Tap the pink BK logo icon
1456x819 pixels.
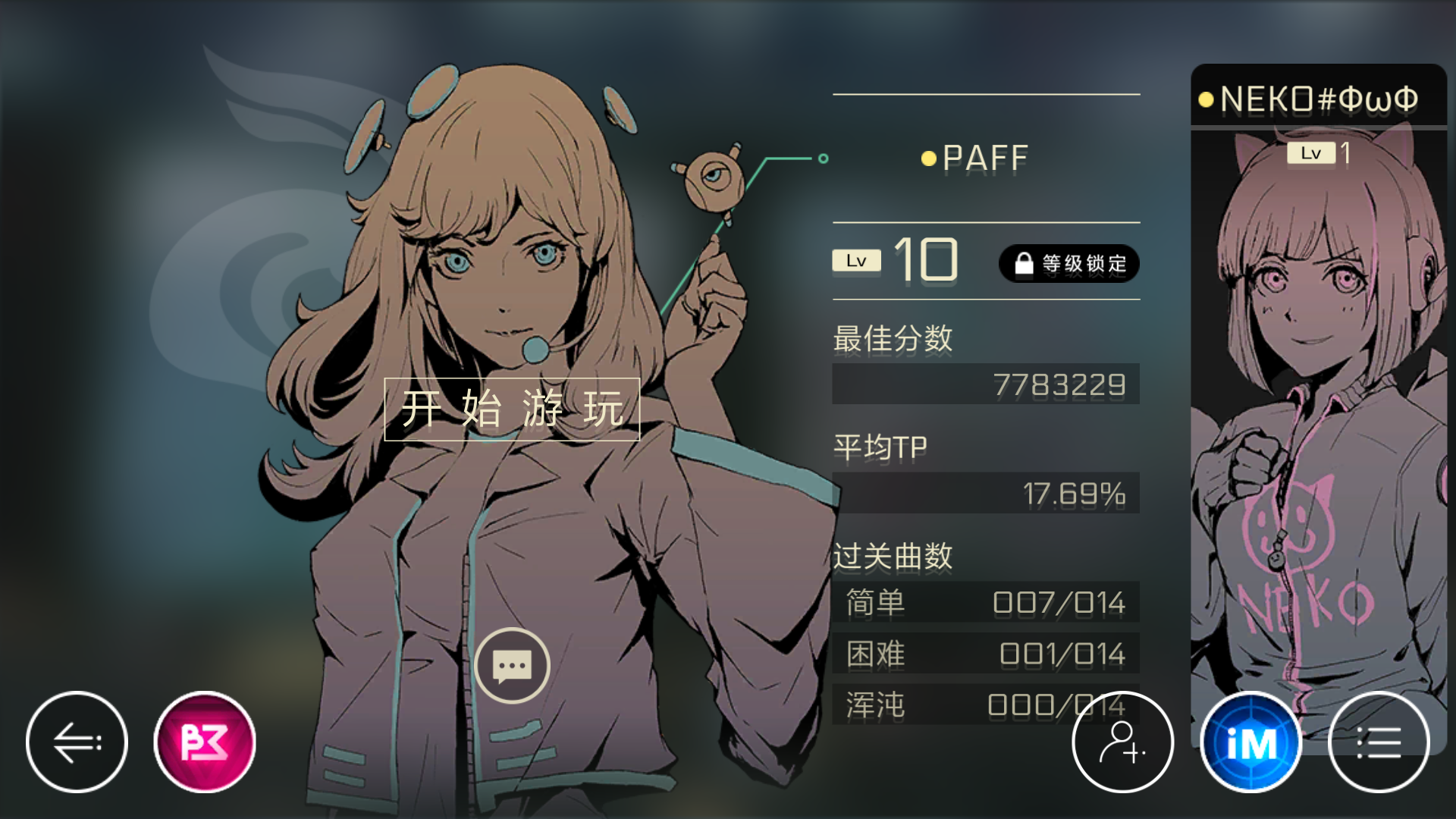coord(203,743)
